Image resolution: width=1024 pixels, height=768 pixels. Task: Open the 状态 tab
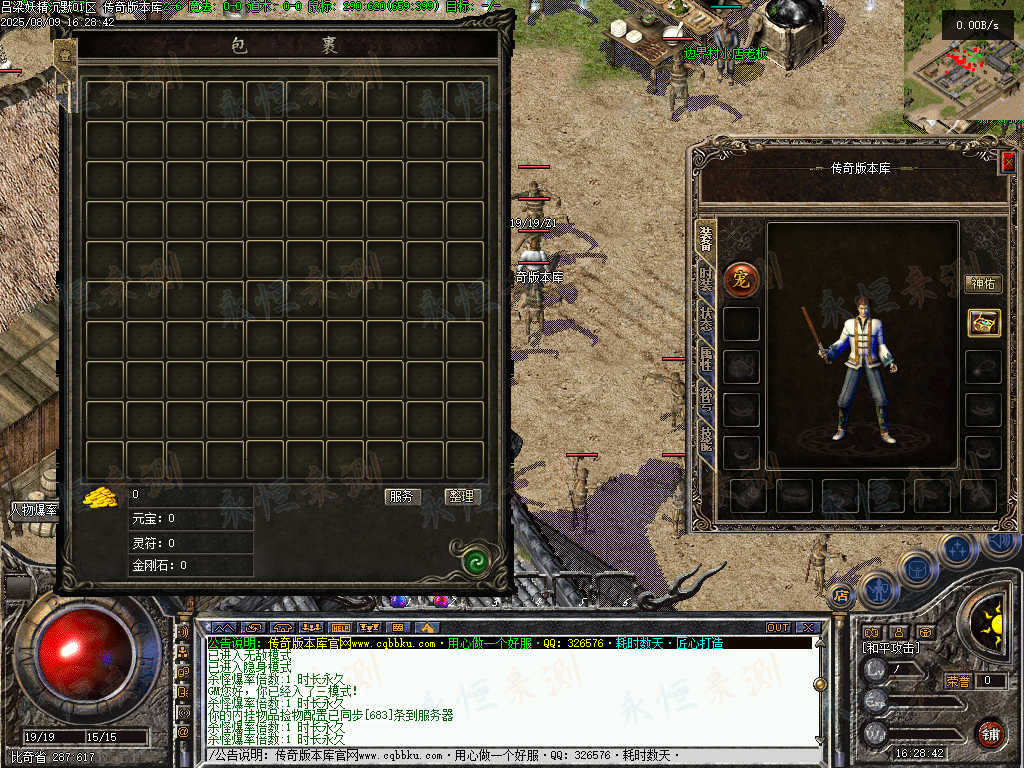[706, 319]
